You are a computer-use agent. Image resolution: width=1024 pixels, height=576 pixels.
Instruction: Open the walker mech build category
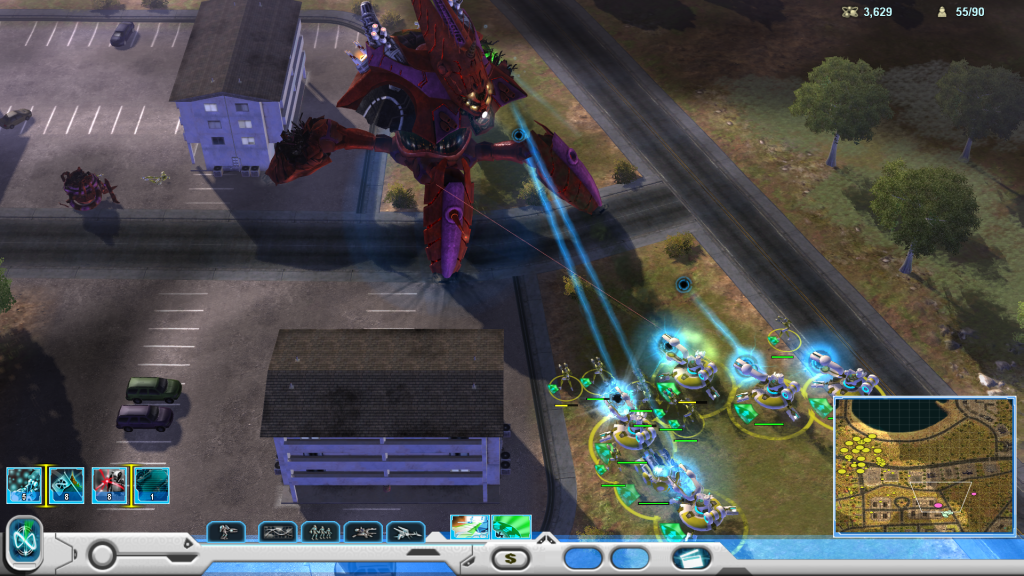226,532
